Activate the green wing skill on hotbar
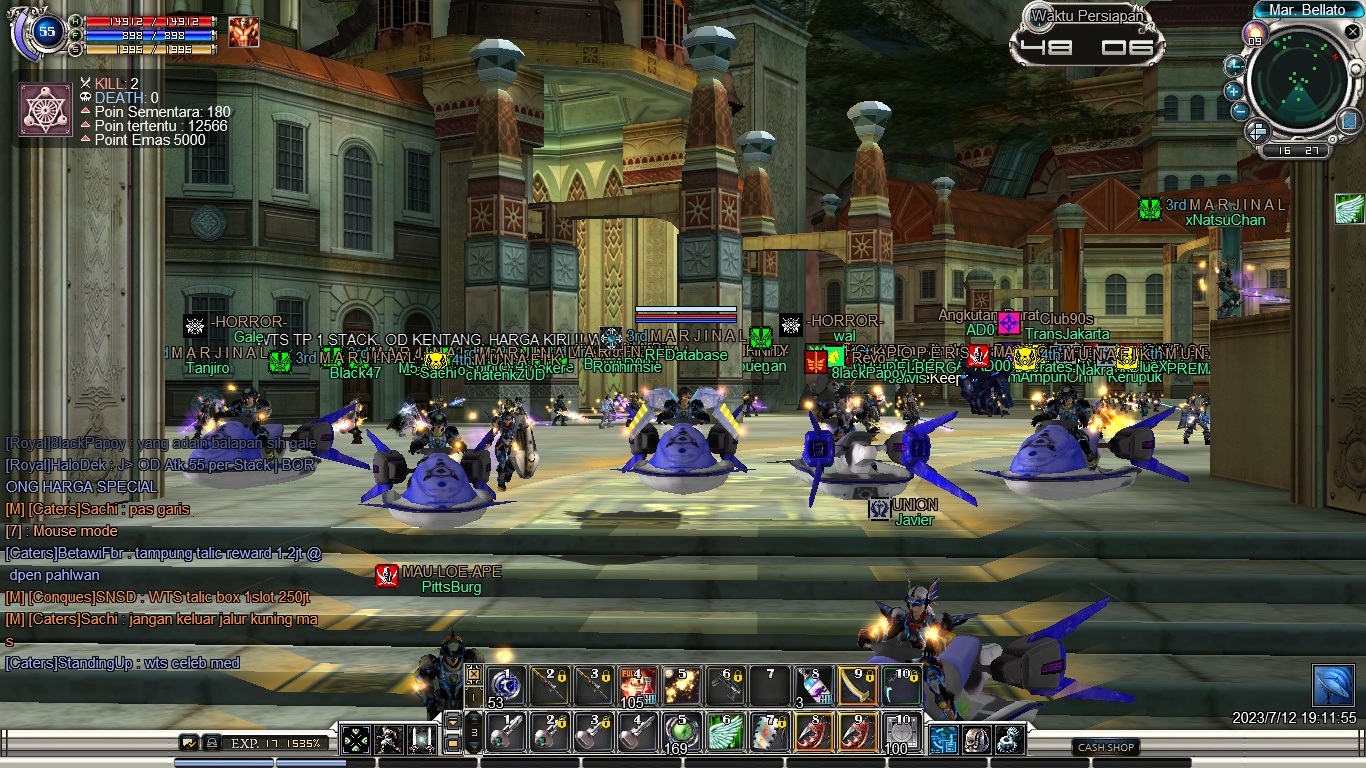This screenshot has width=1366, height=768. [x=726, y=732]
